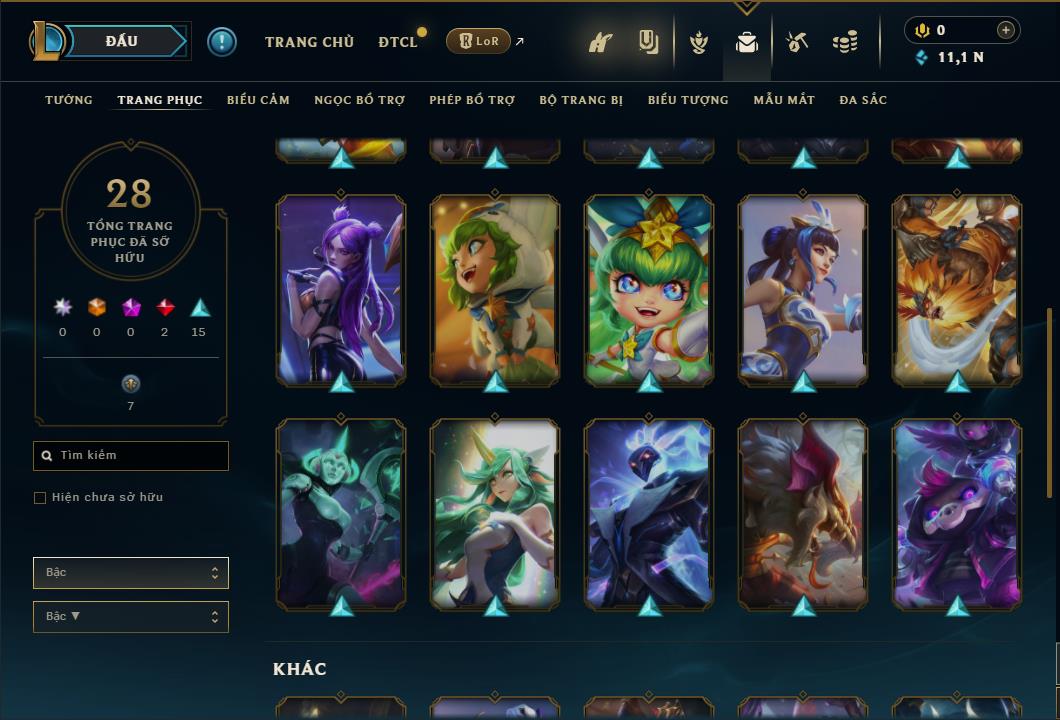Open the BIỂU TƯỢNG tab
The image size is (1060, 720).
(688, 100)
